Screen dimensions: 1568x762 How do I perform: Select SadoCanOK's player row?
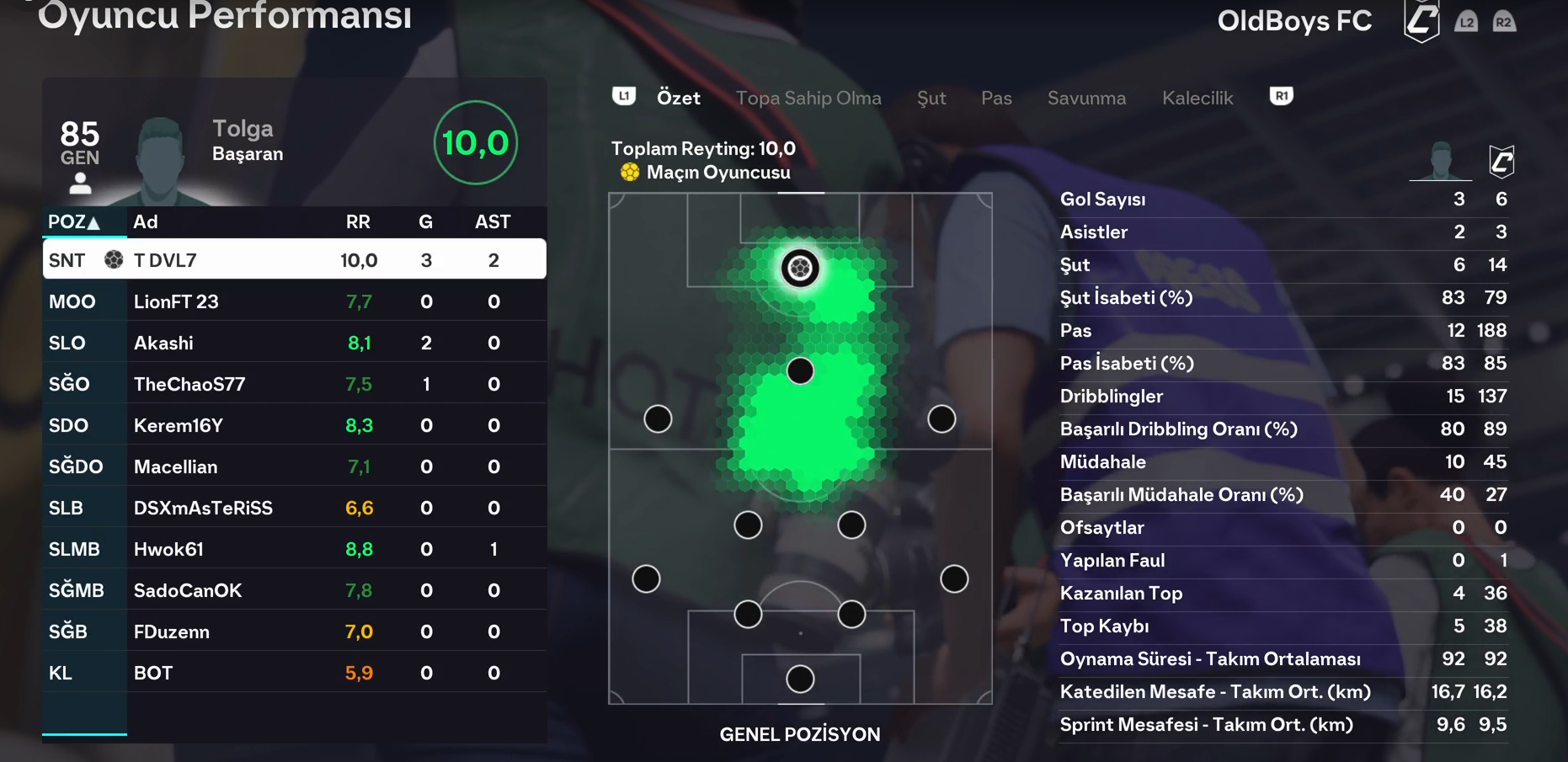[294, 590]
